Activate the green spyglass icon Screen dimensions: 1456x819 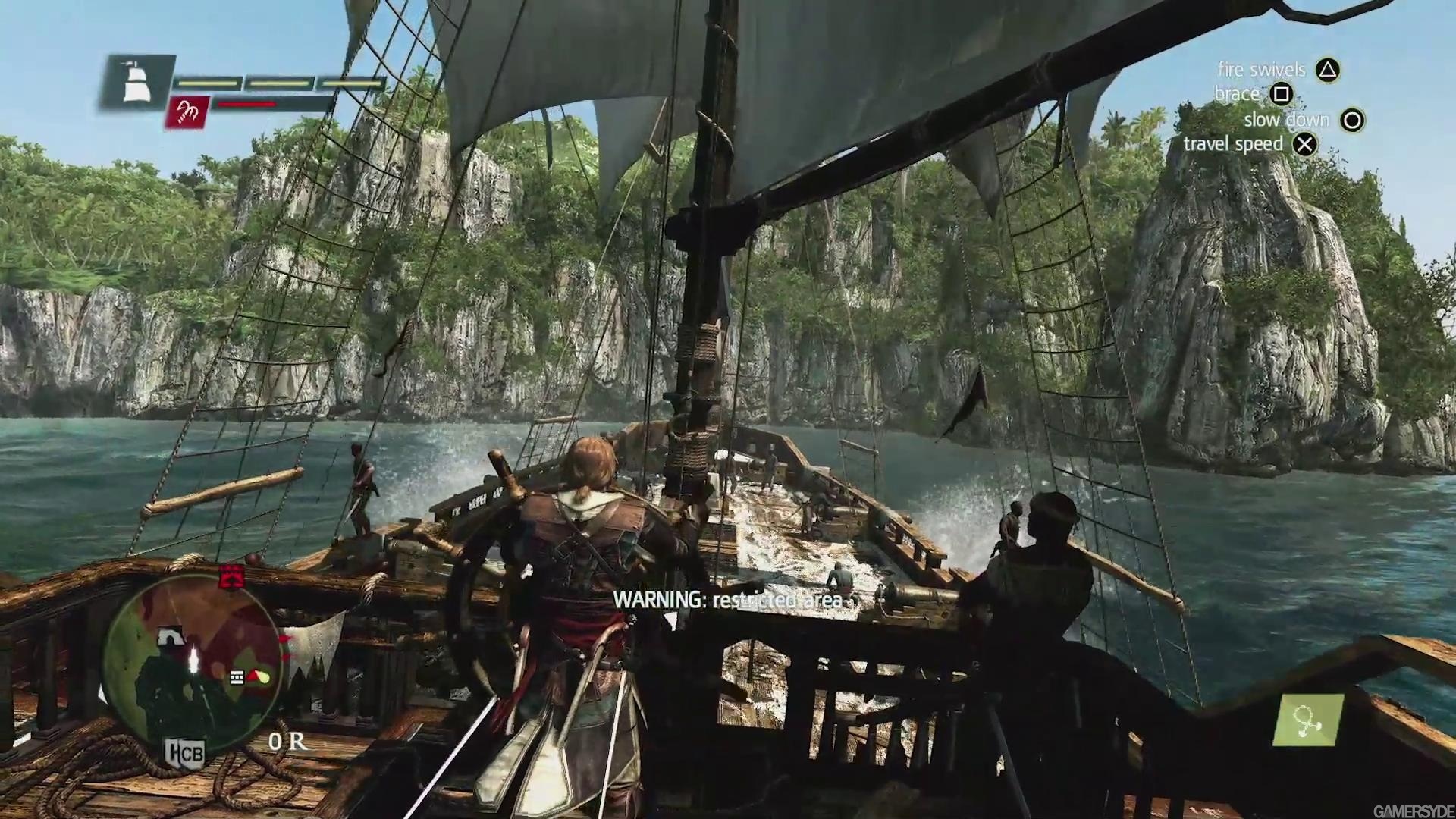1309,720
